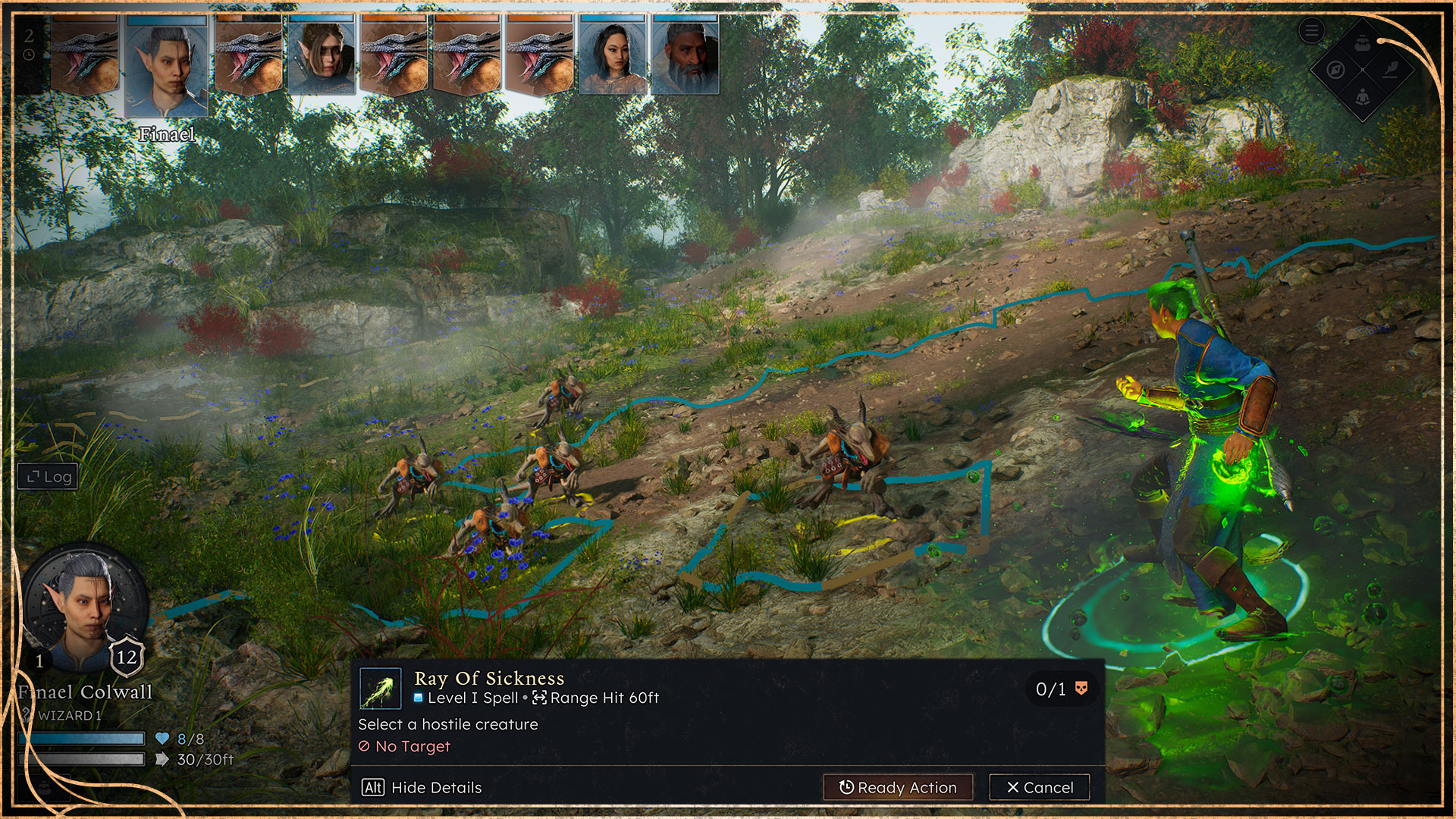Open the hamburger main menu
Image resolution: width=1456 pixels, height=819 pixels.
pos(1311,31)
